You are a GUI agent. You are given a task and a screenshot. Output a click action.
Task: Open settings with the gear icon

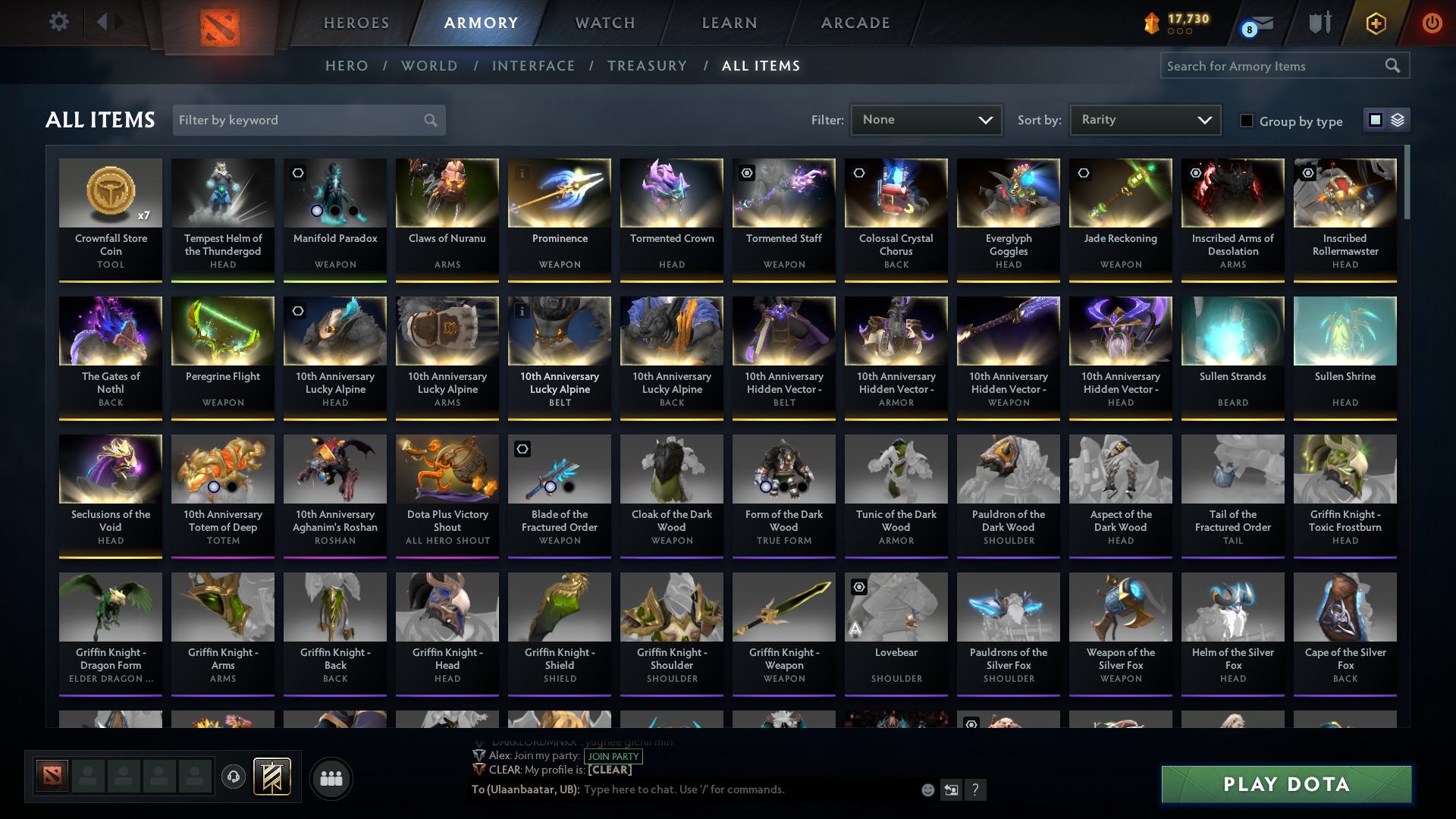click(x=59, y=22)
